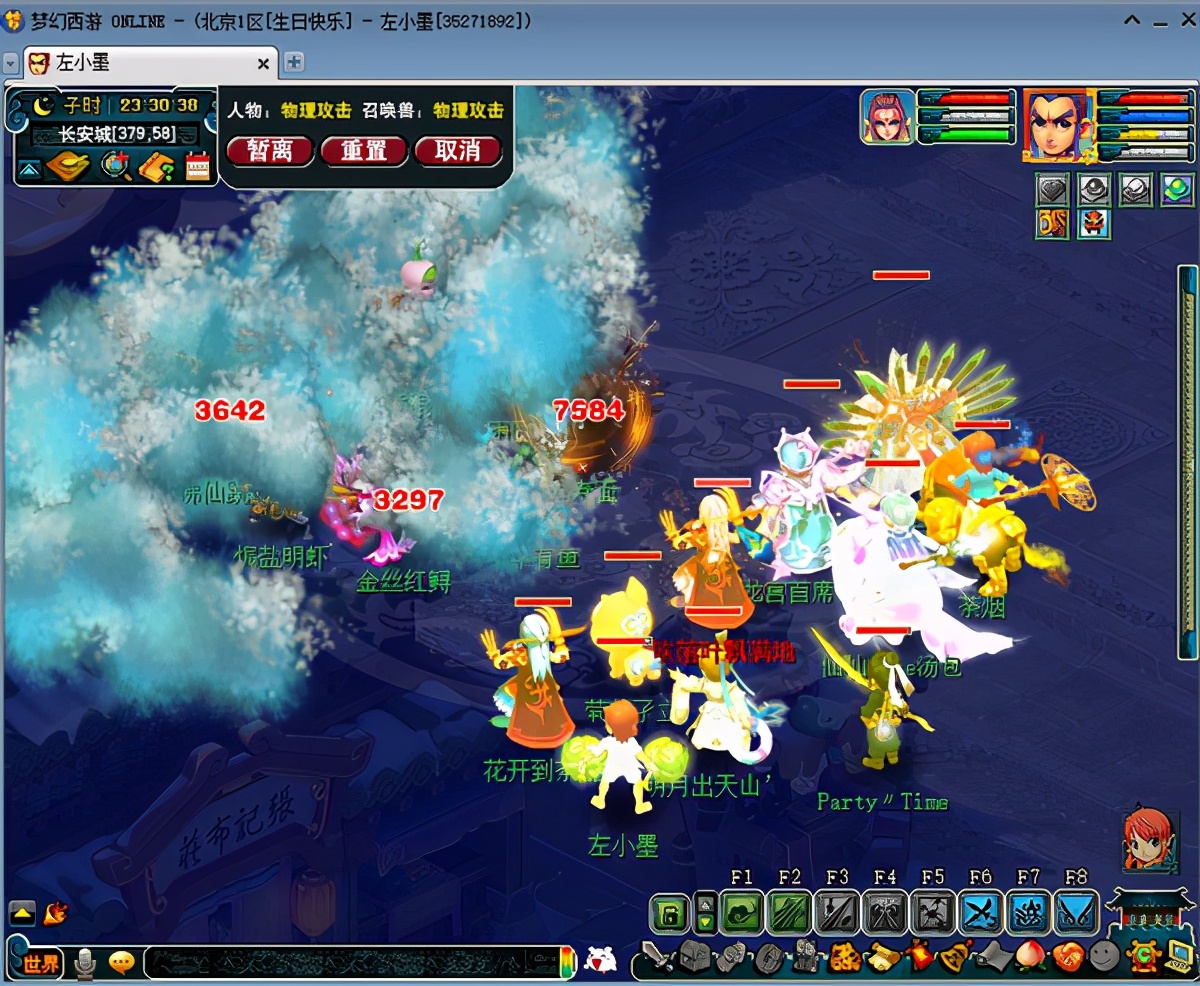Switch chat channel with 世界 button

pos(42,963)
